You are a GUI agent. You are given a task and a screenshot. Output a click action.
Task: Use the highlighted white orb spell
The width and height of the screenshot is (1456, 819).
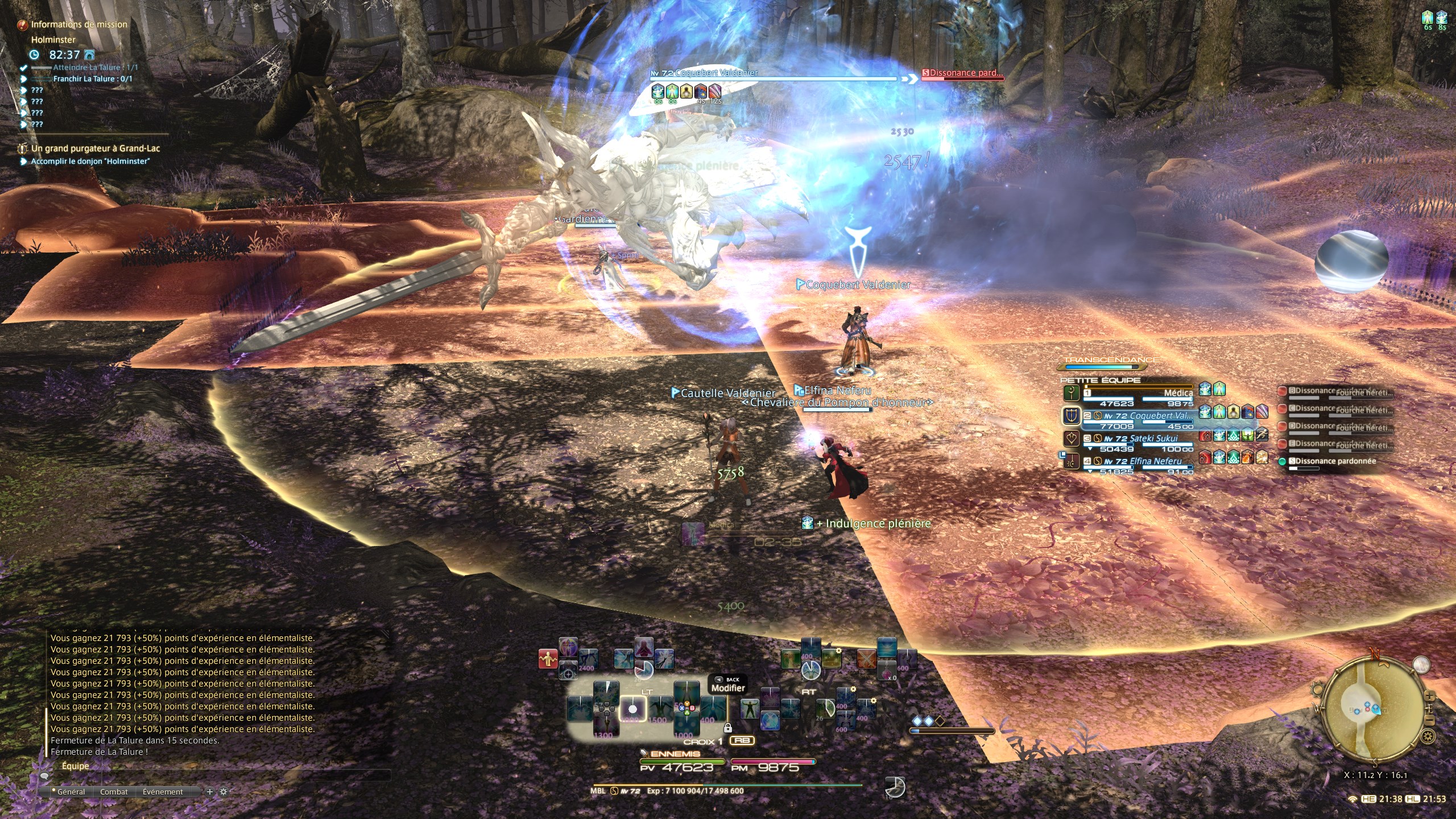coord(632,709)
